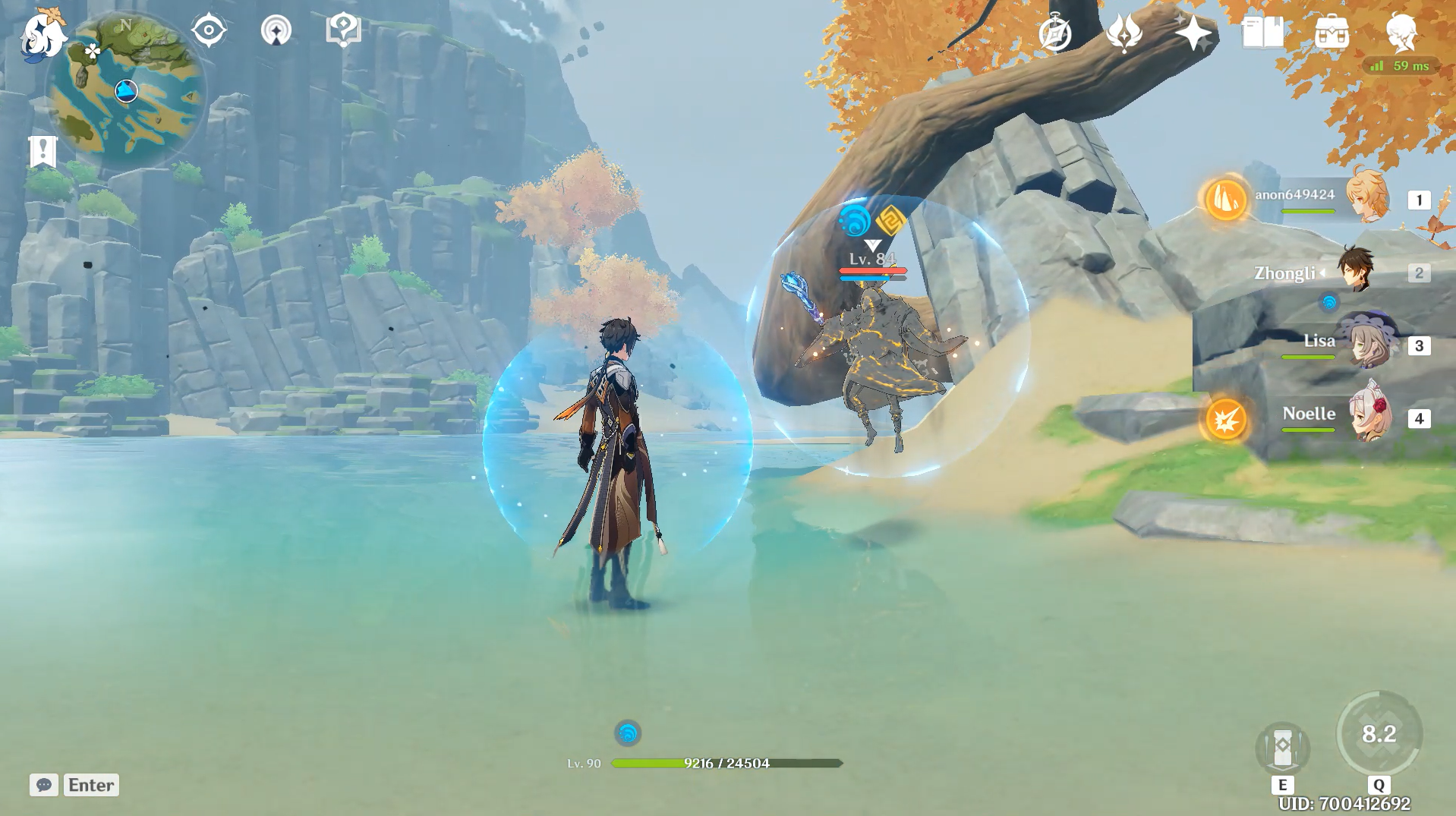Open the Events flame-shaped icon

coord(1124,33)
